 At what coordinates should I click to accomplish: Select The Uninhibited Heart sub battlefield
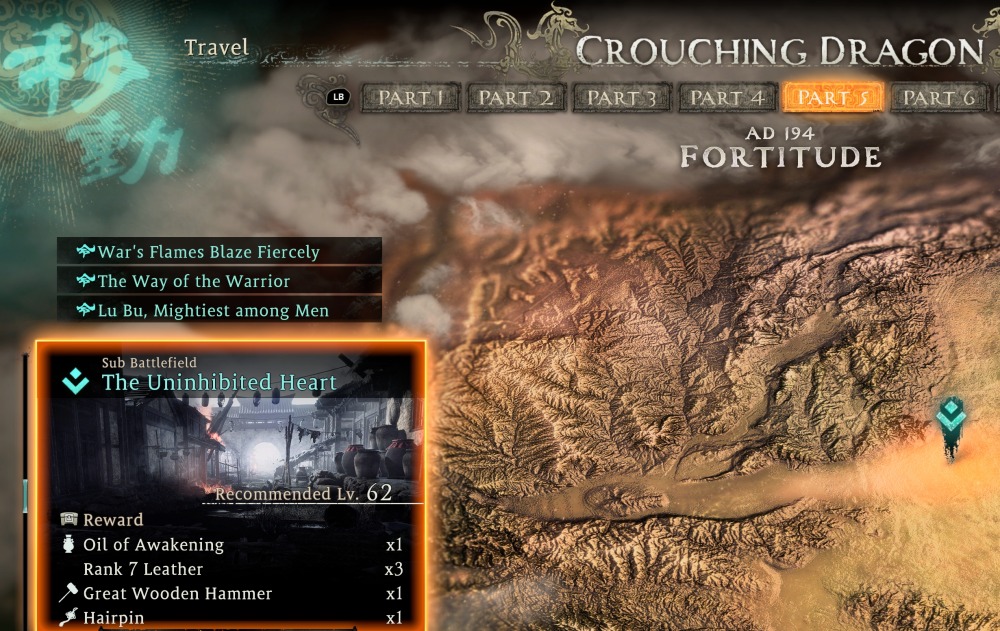(219, 382)
